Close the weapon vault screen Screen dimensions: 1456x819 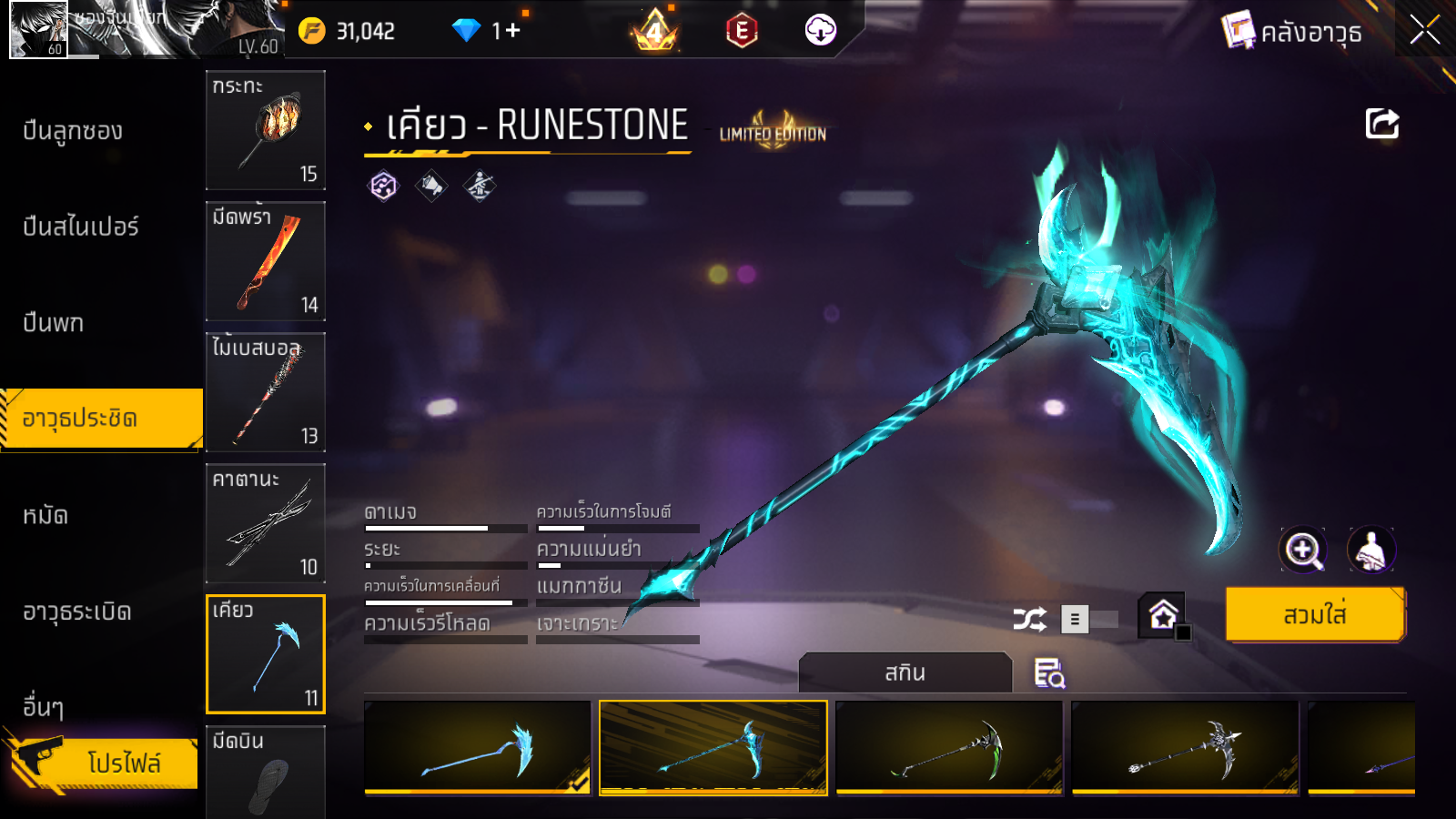[1424, 30]
